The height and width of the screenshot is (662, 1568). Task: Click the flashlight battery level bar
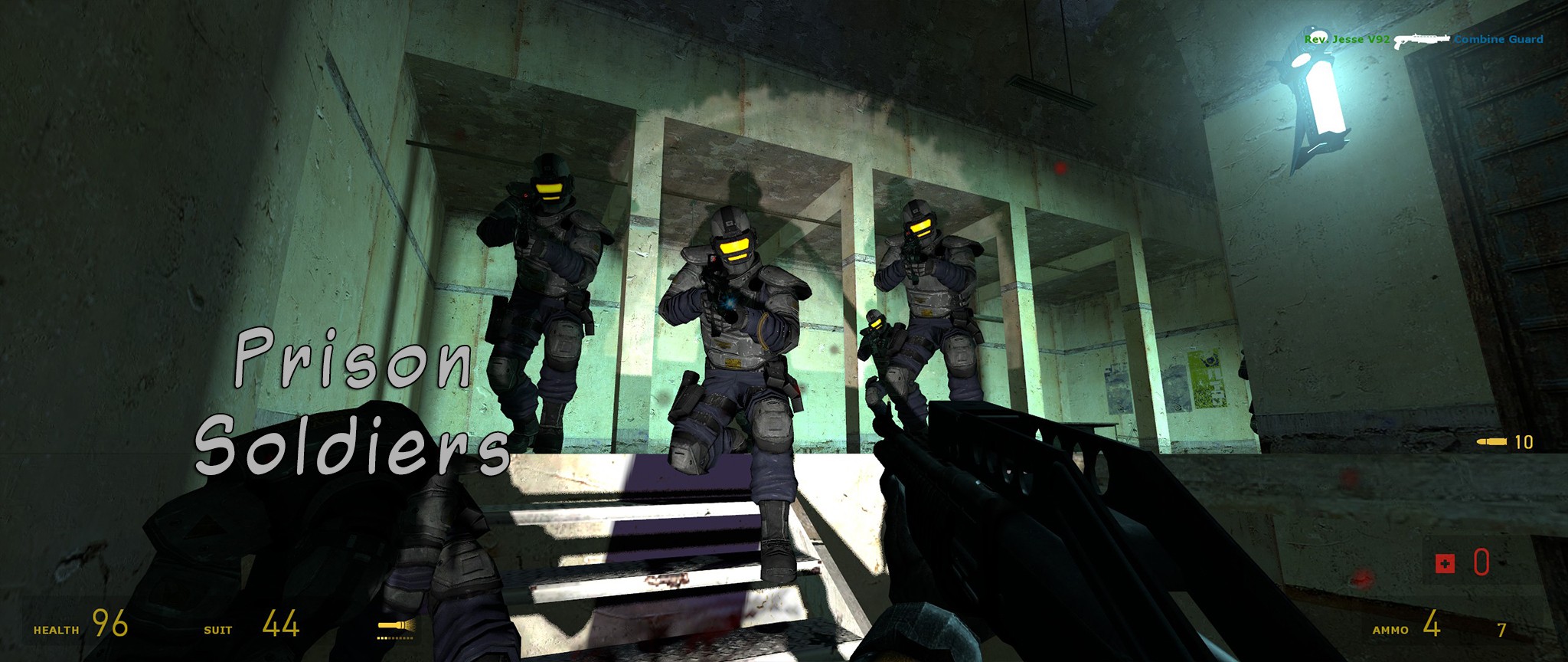pos(396,637)
